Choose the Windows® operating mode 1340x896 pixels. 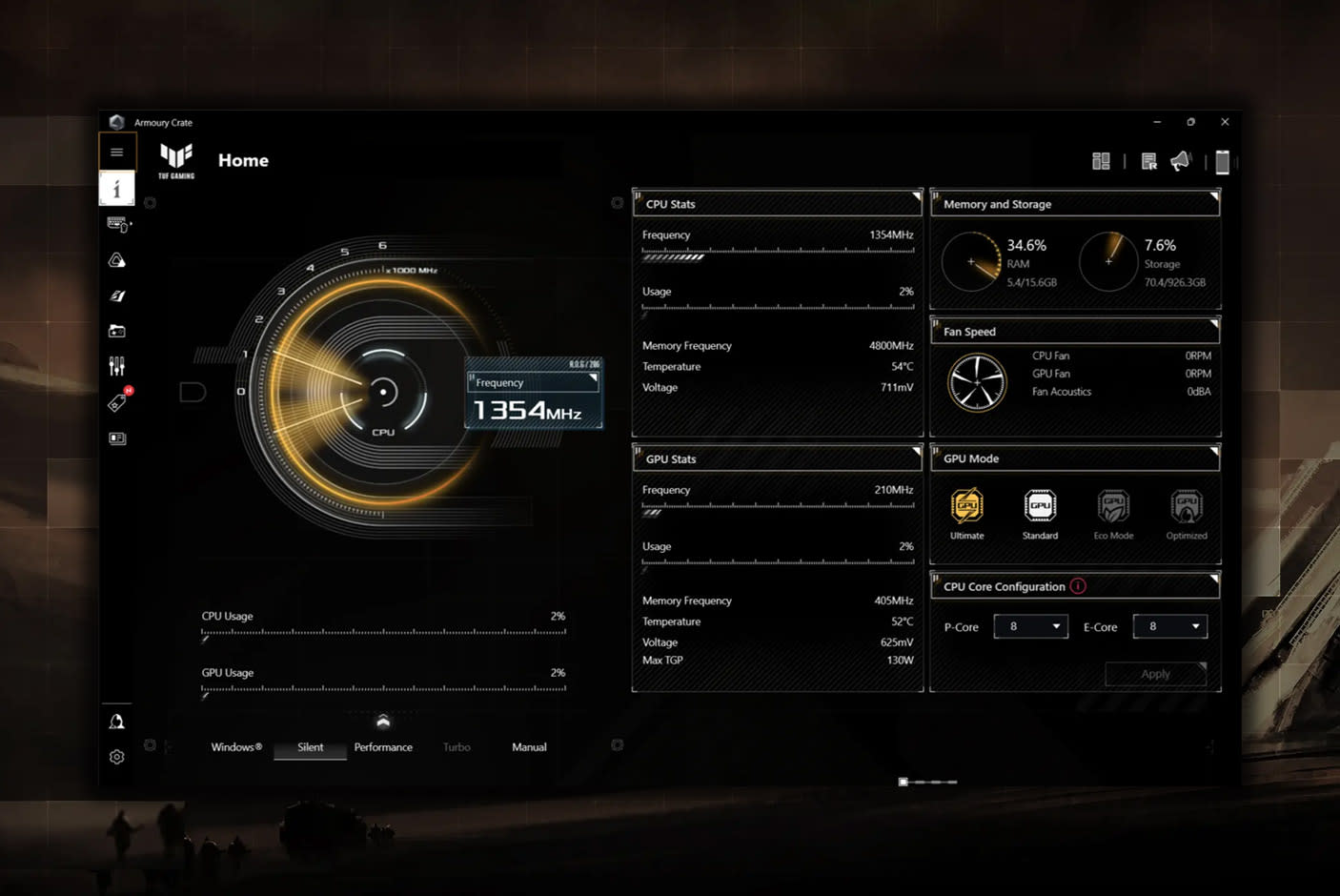click(236, 747)
